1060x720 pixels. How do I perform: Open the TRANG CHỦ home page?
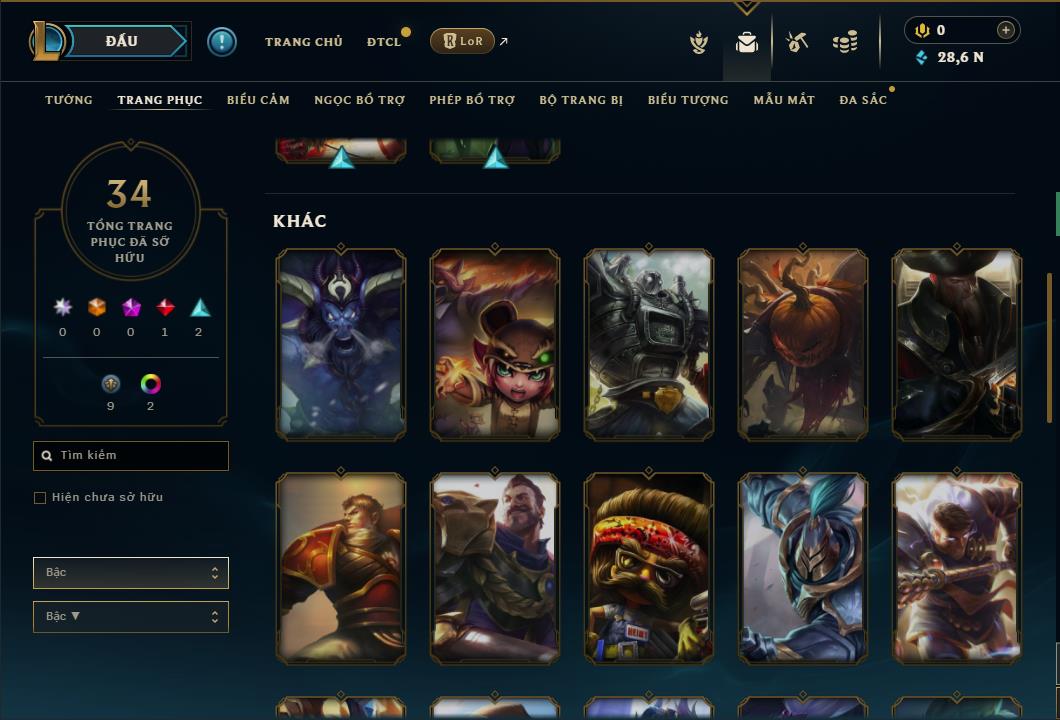pos(303,42)
